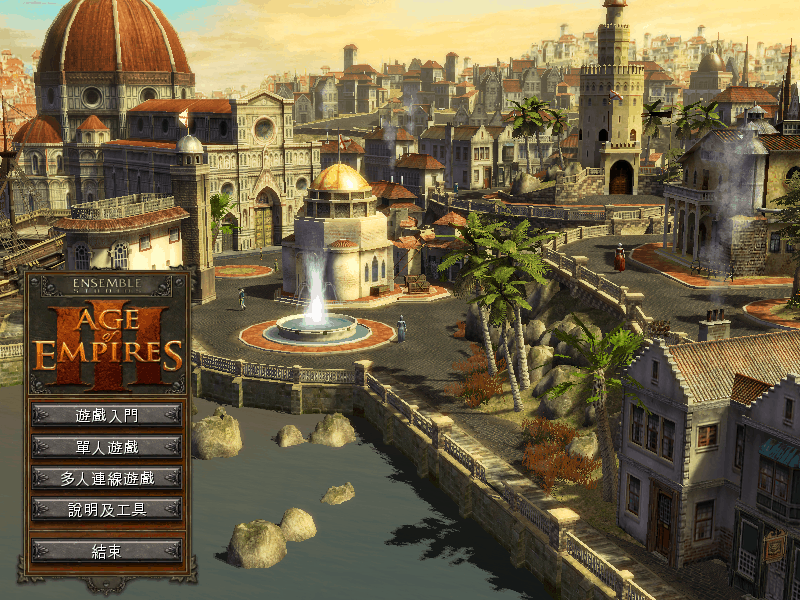The width and height of the screenshot is (800, 600).
Task: Select 單人遊戲 single player
Action: [106, 446]
